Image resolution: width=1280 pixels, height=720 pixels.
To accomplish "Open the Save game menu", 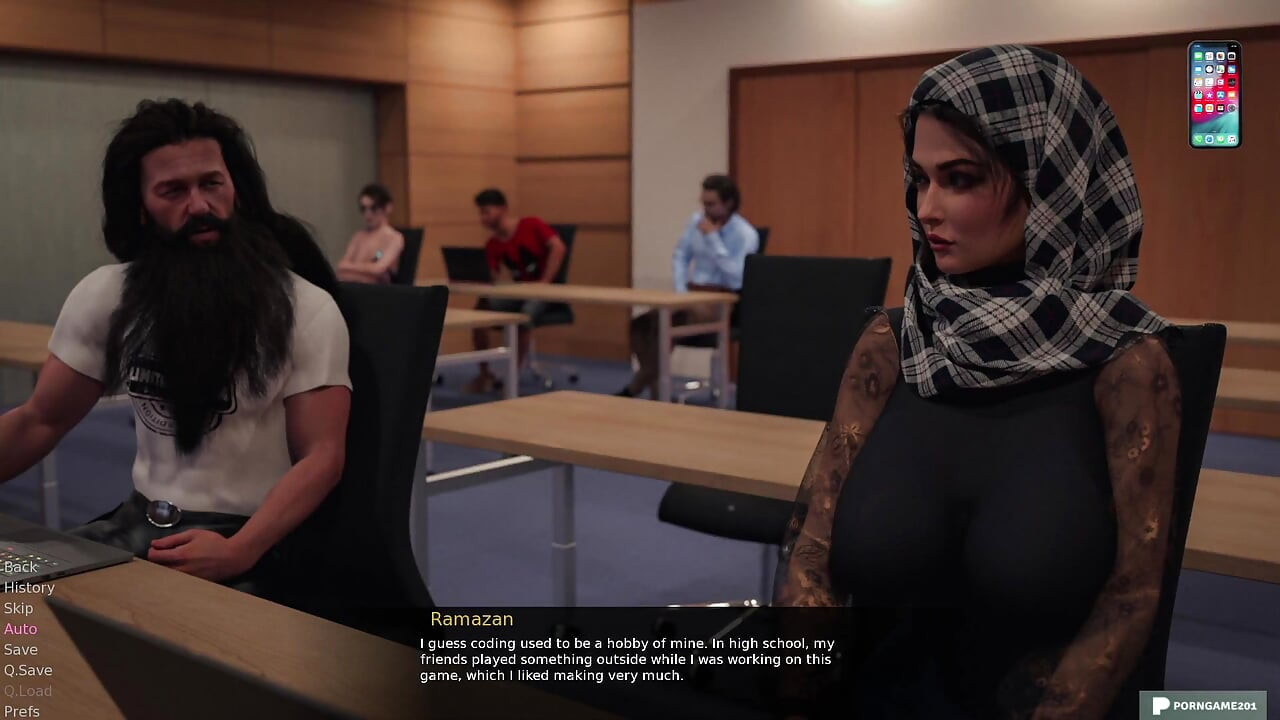I will point(20,650).
